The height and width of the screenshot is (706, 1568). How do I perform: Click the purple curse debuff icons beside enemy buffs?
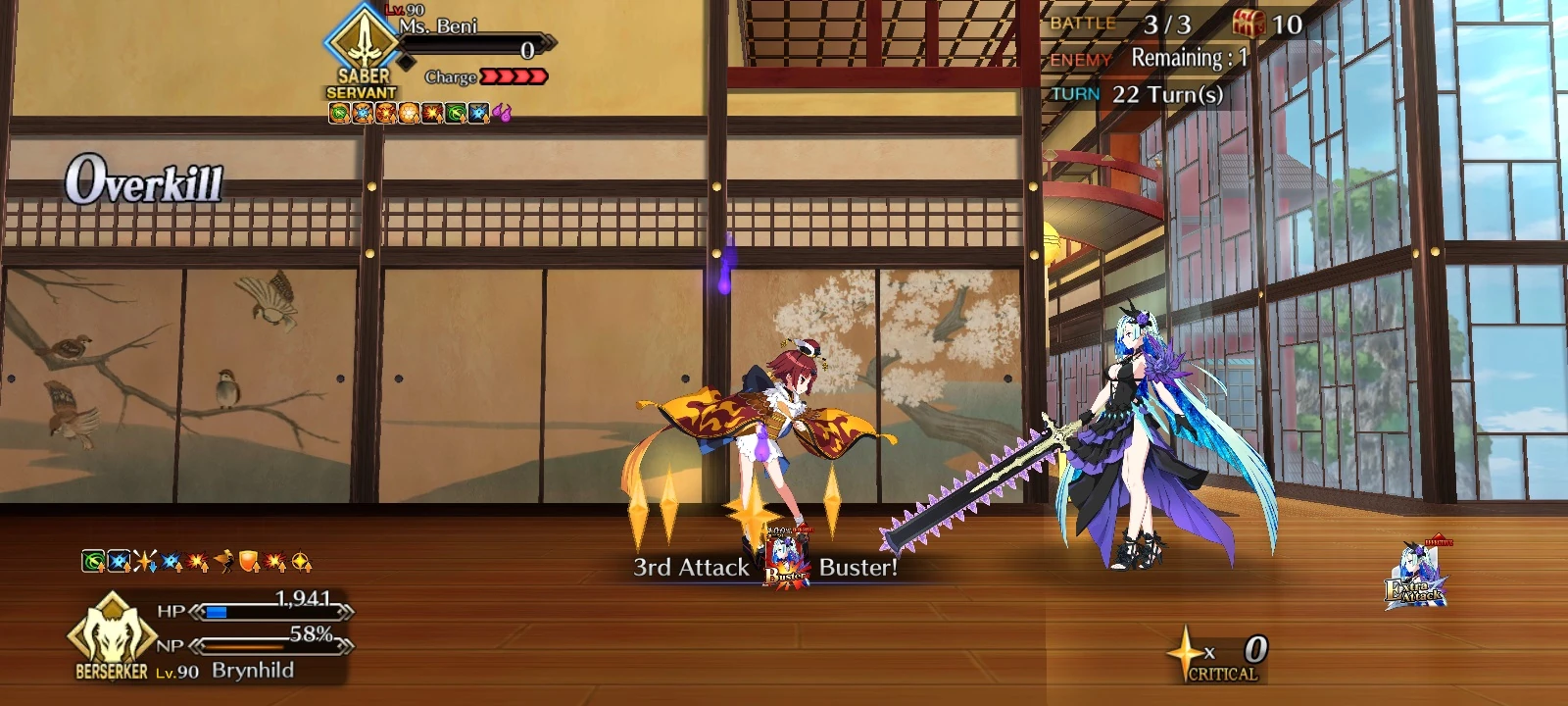coord(503,113)
